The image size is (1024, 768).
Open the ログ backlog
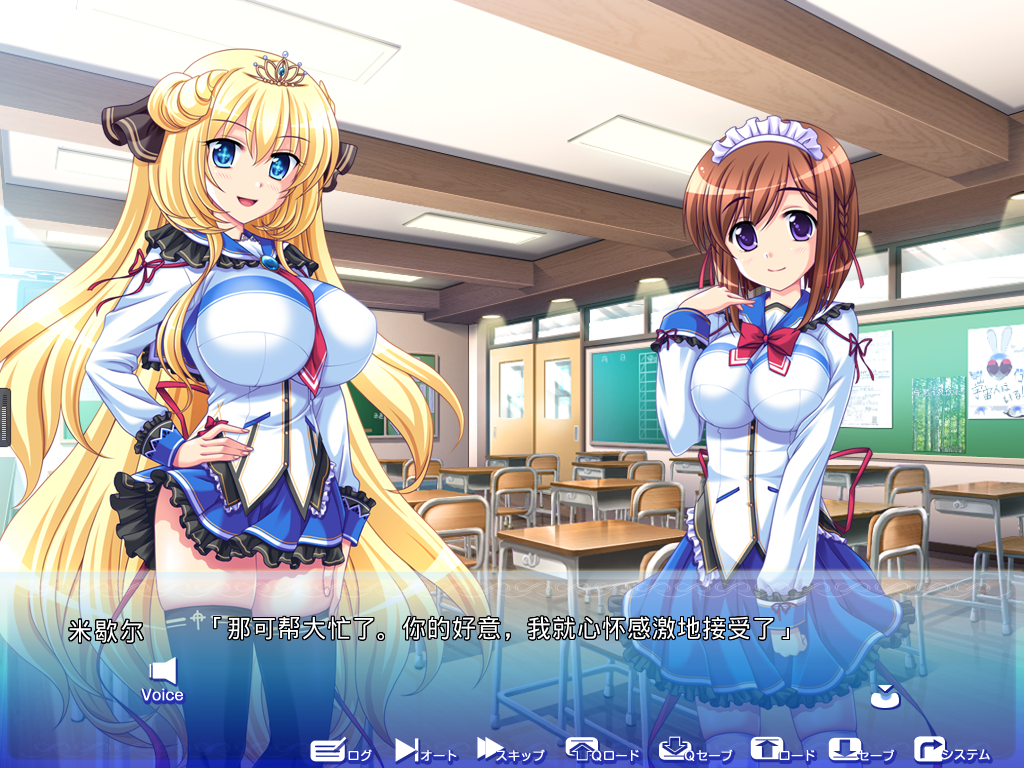point(340,751)
